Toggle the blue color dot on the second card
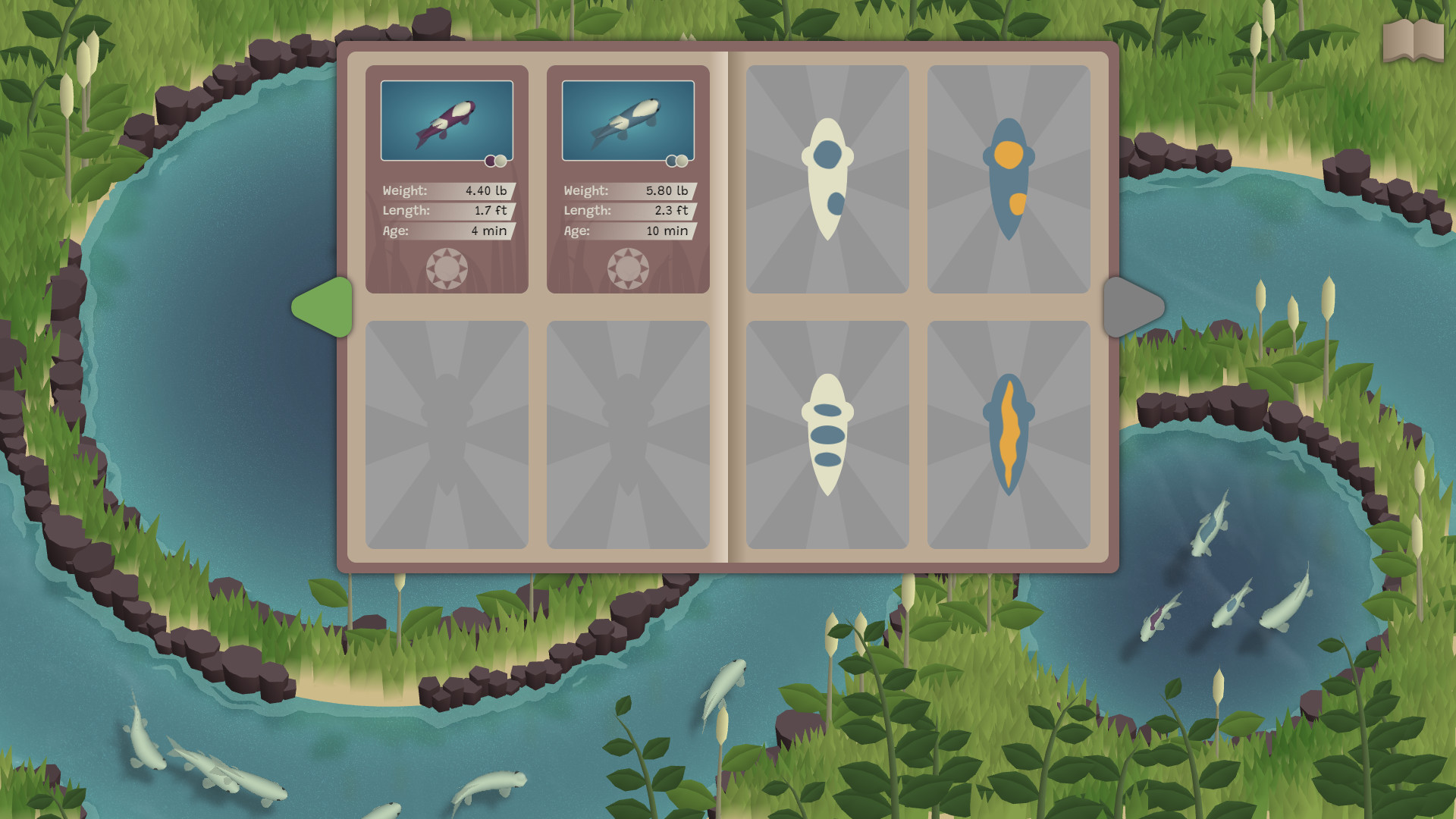The width and height of the screenshot is (1456, 819). pos(672,161)
